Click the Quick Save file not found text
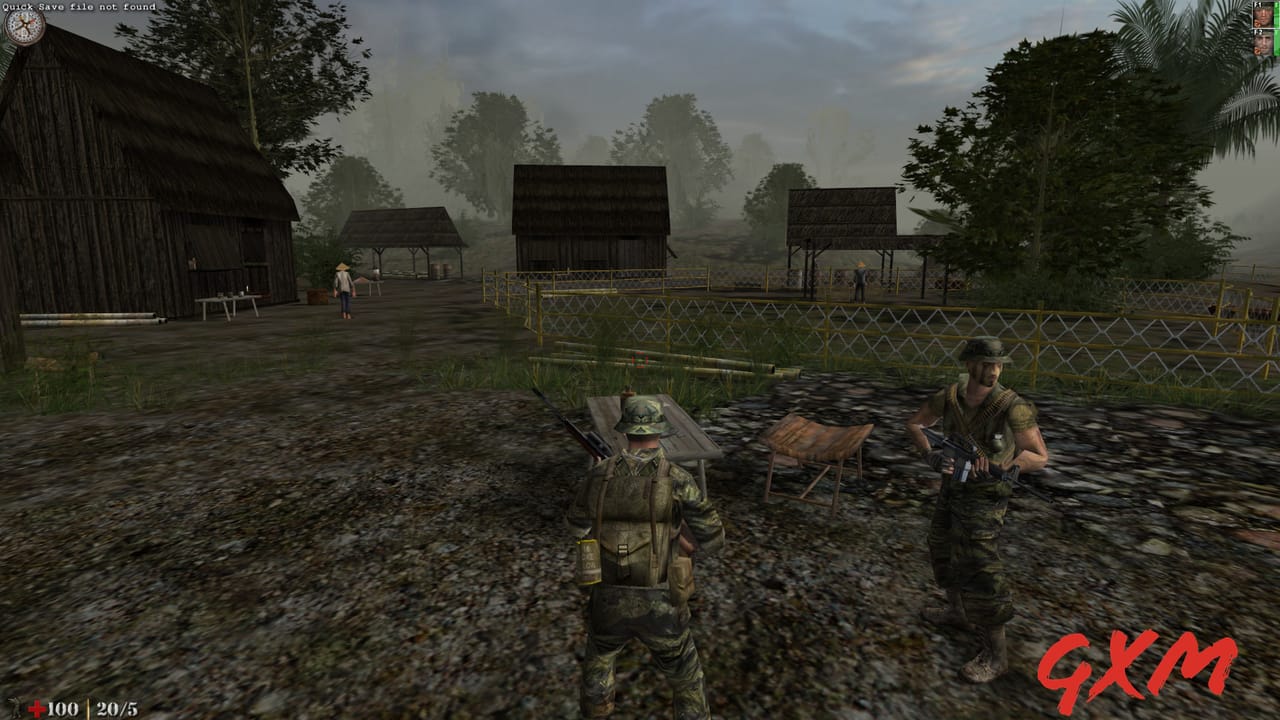This screenshot has height=720, width=1280. (80, 8)
